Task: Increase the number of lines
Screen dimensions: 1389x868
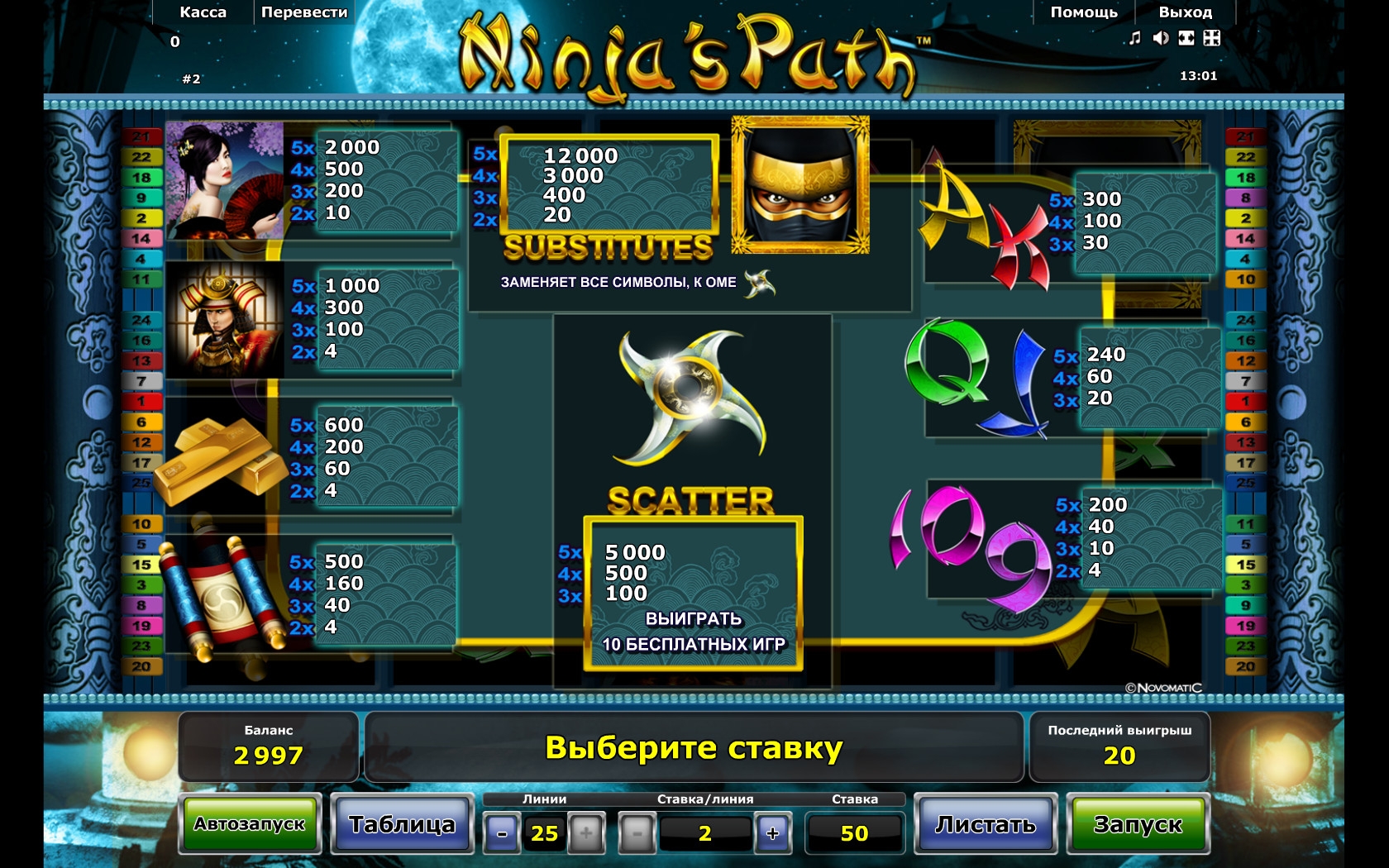Action: coord(586,833)
